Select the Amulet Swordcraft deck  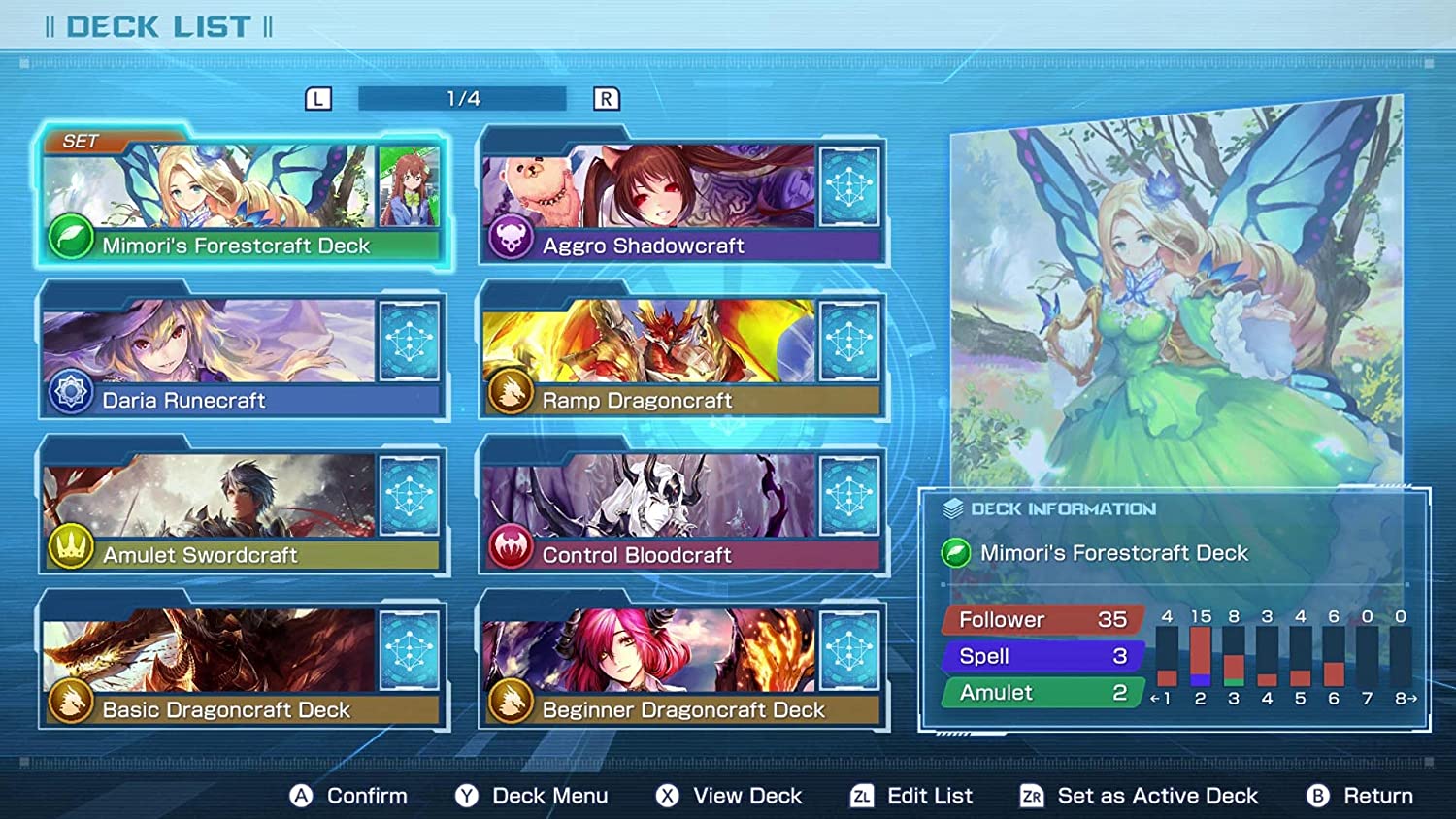coord(242,510)
